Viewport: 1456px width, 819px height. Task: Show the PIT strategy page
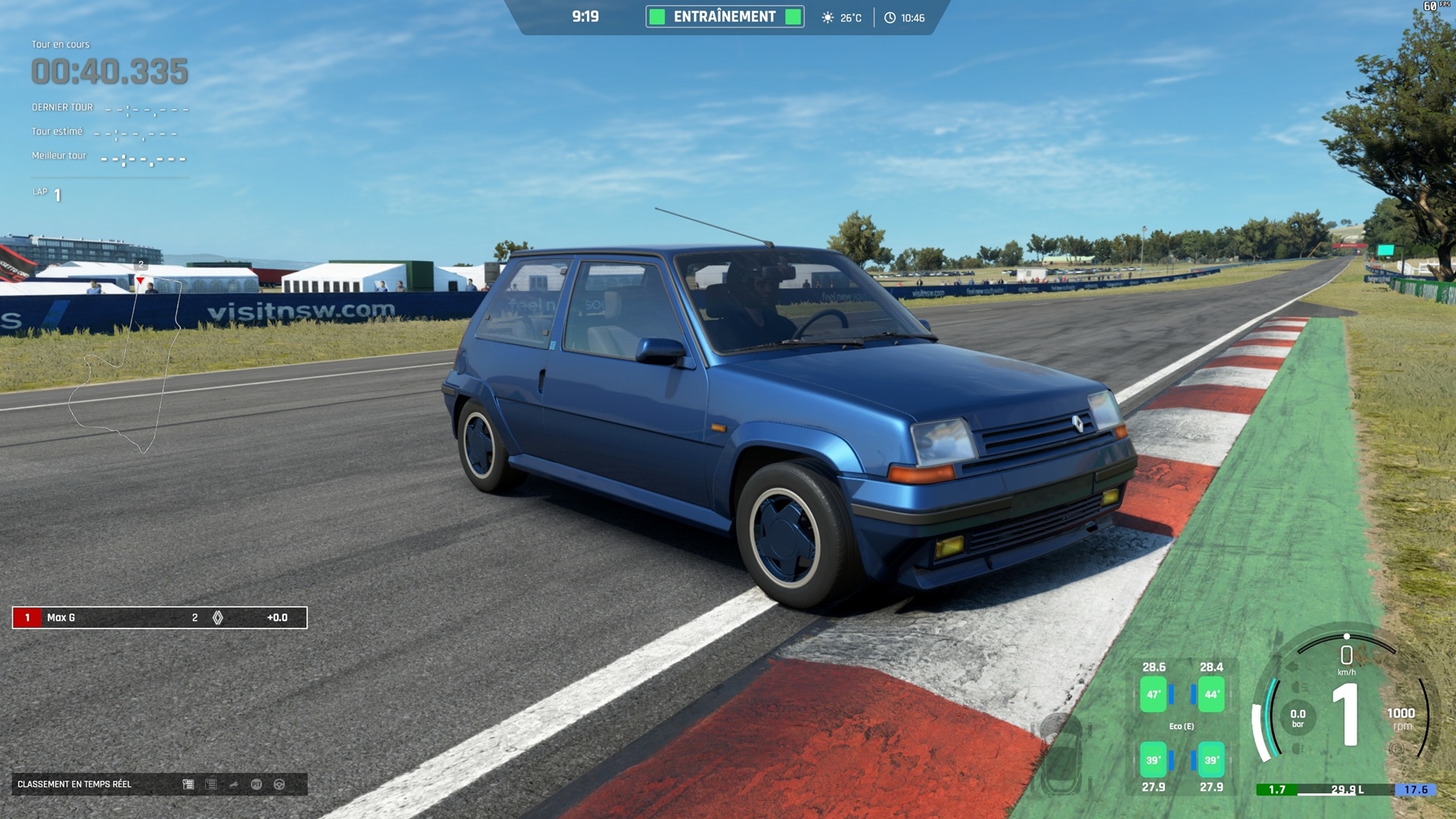(x=256, y=784)
